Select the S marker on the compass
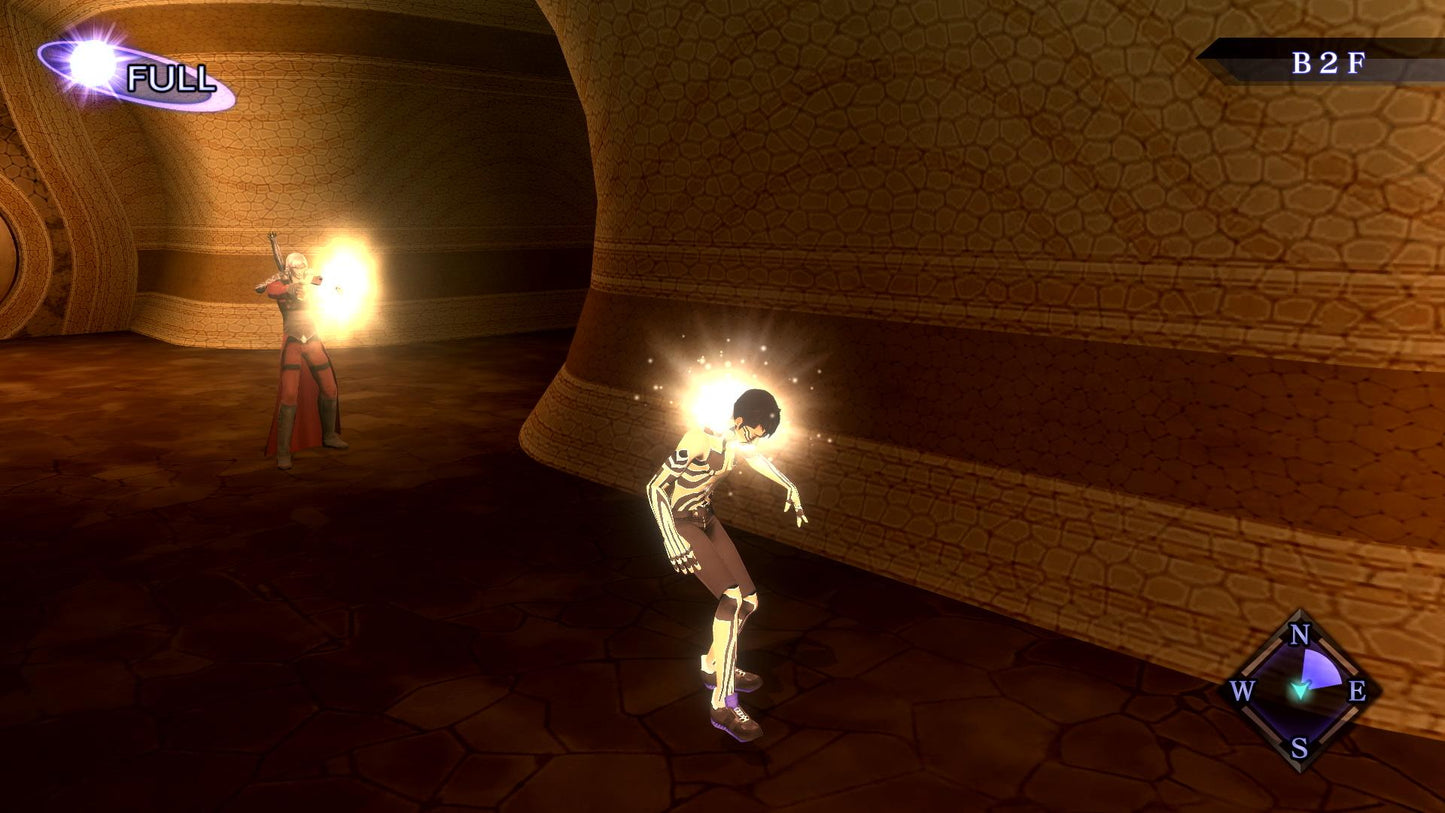 pos(1299,750)
